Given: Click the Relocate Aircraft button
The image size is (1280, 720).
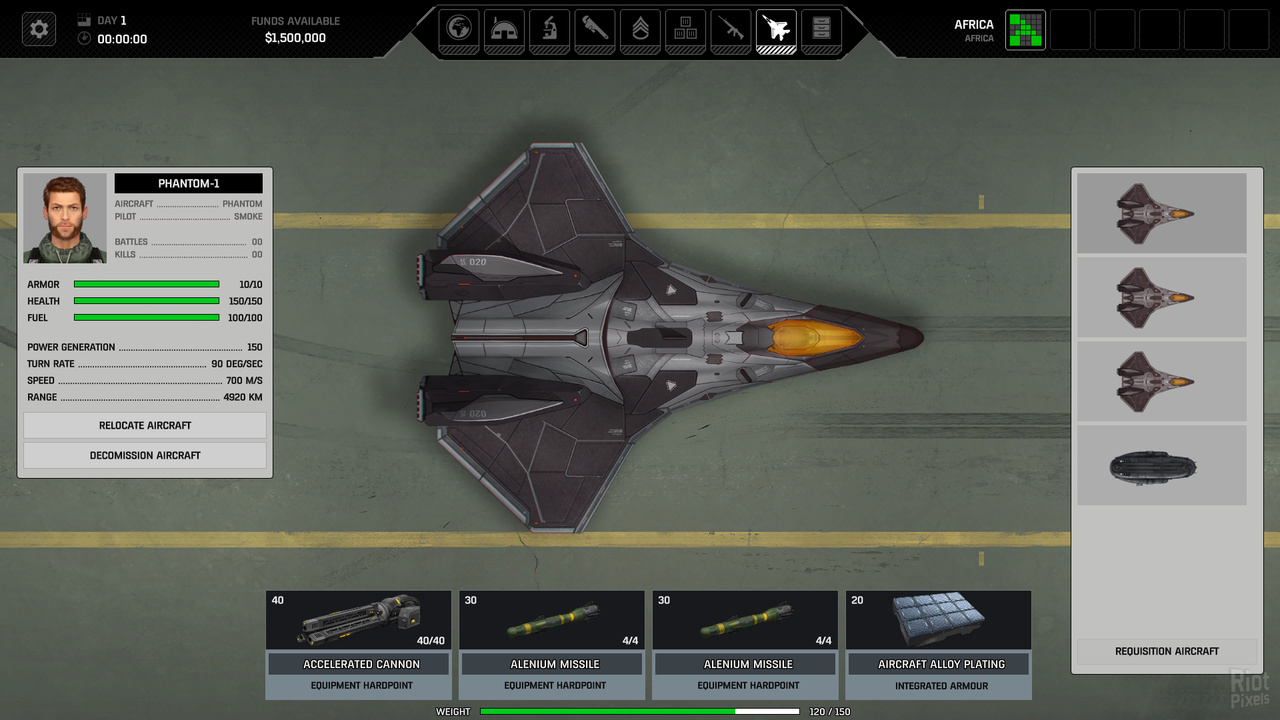Looking at the screenshot, I should click(x=145, y=425).
